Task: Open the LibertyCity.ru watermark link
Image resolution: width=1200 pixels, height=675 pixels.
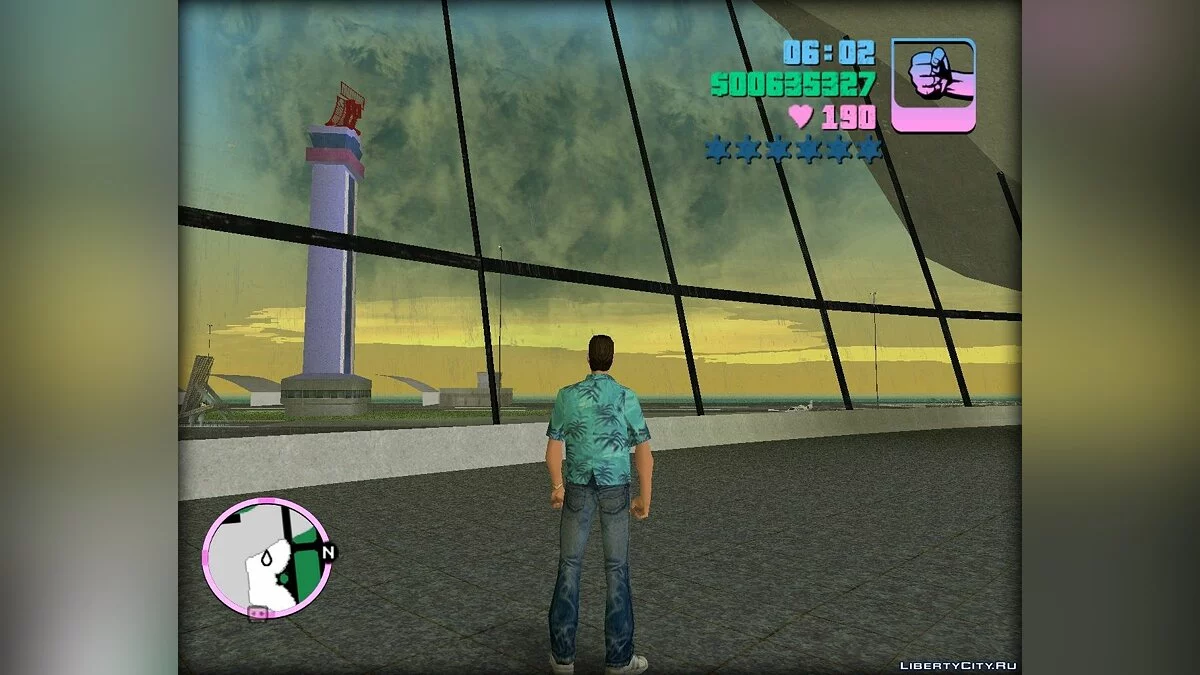Action: click(959, 665)
